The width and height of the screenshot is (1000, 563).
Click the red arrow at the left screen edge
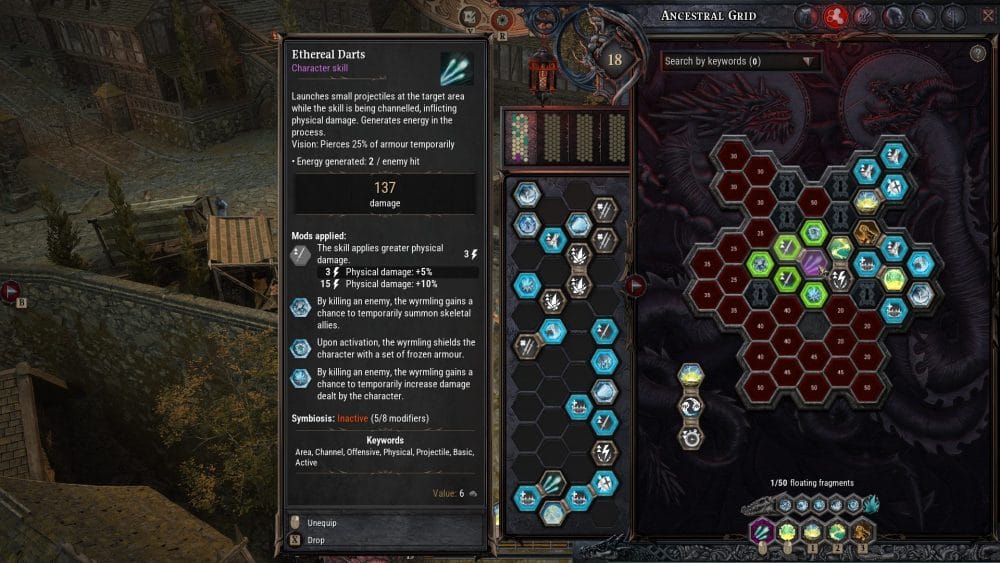pos(12,291)
